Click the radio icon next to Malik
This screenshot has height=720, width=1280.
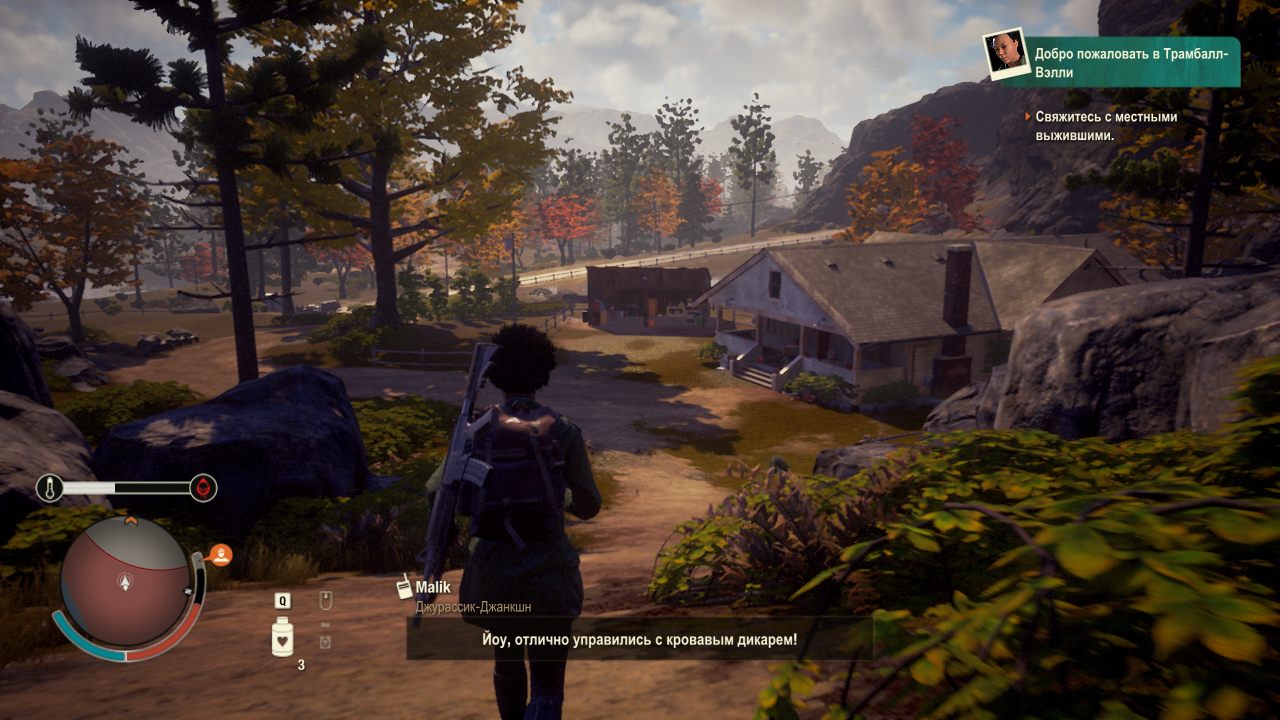coord(405,588)
